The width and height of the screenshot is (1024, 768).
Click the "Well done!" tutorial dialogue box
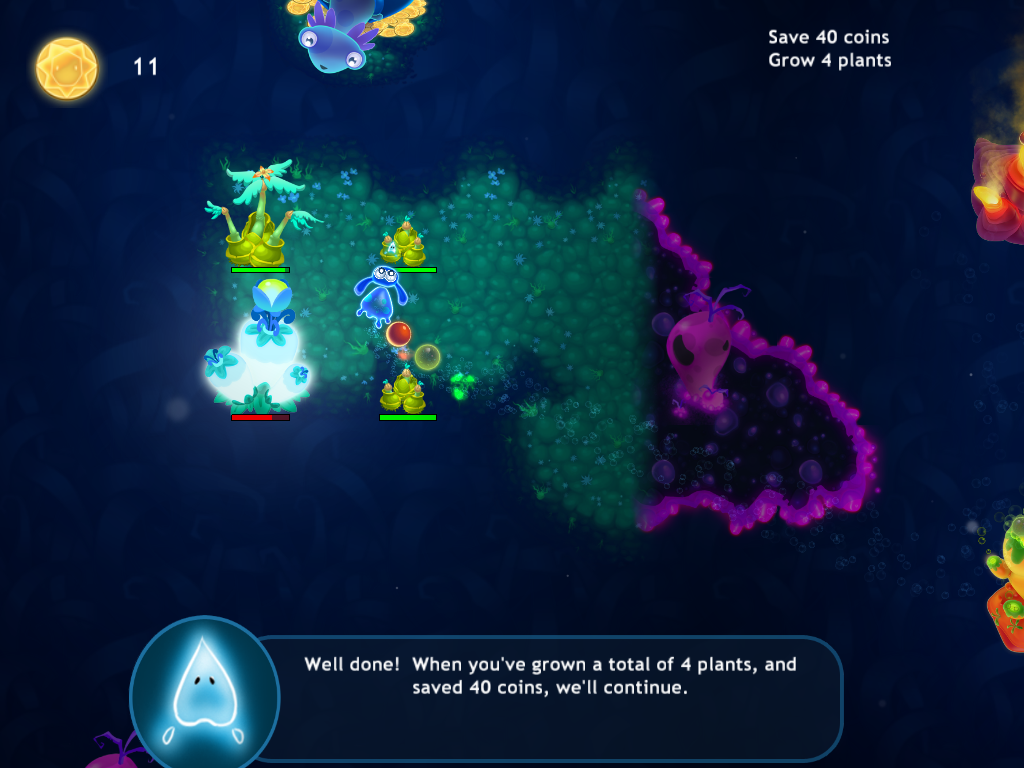(550, 676)
